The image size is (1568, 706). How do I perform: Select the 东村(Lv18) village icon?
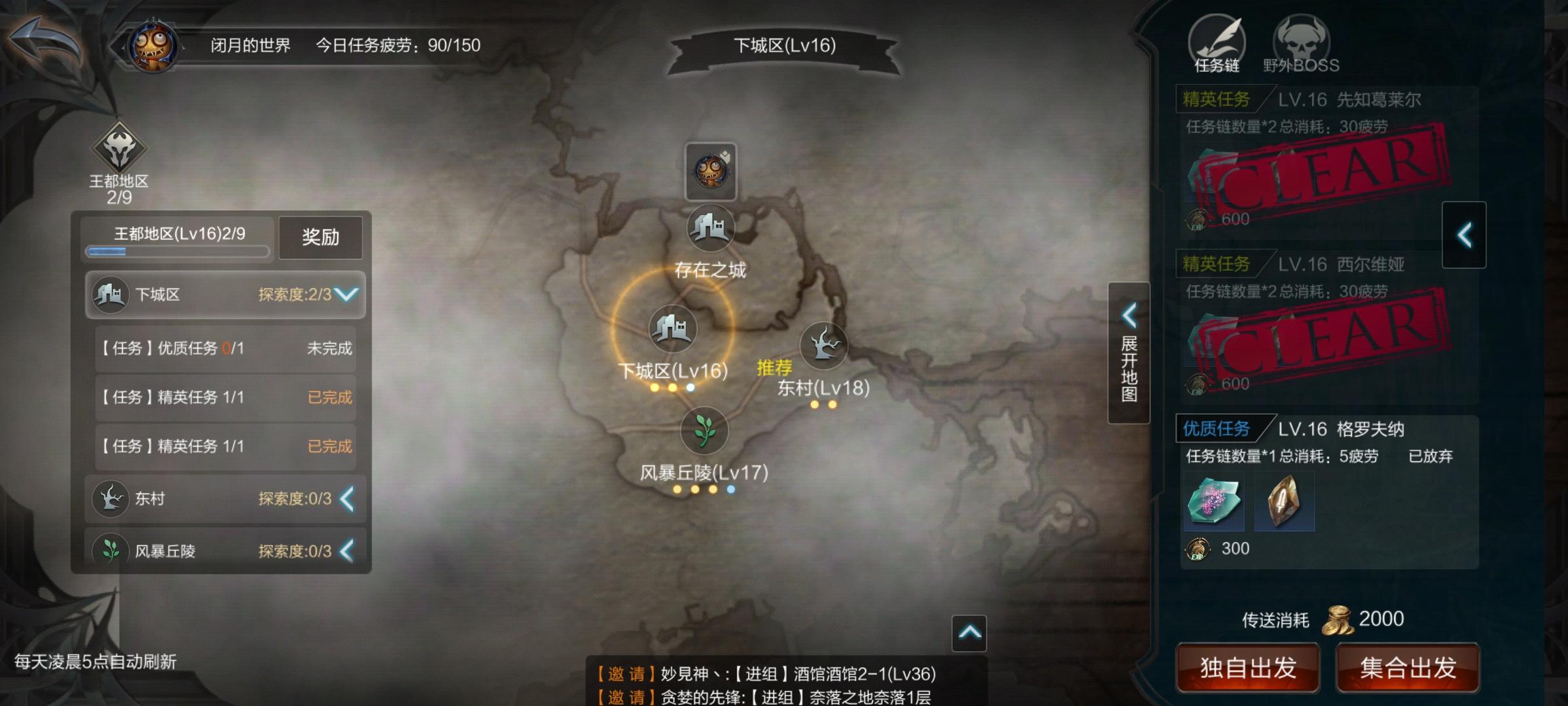pyautogui.click(x=825, y=345)
